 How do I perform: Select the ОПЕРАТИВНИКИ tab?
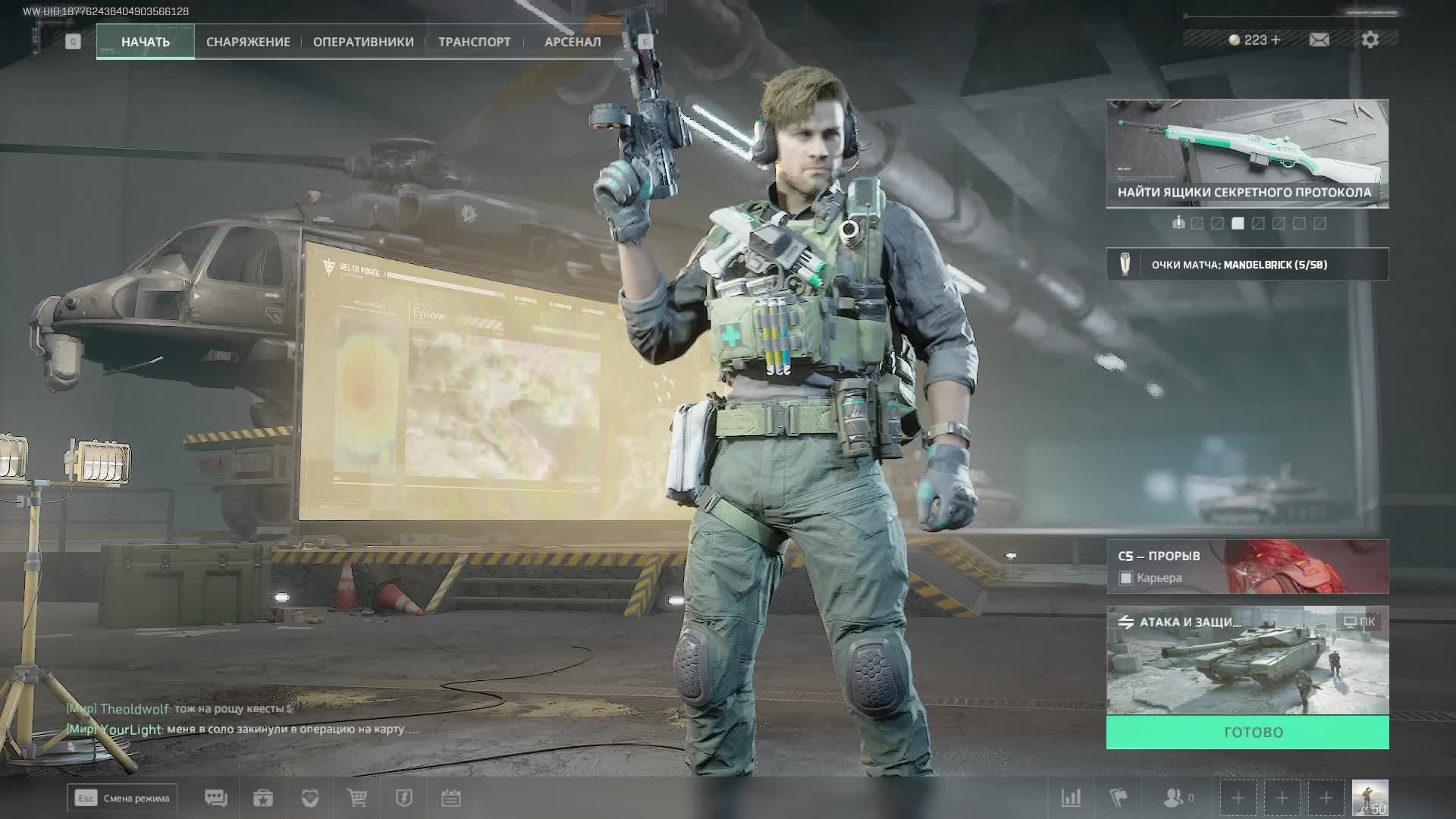point(363,42)
